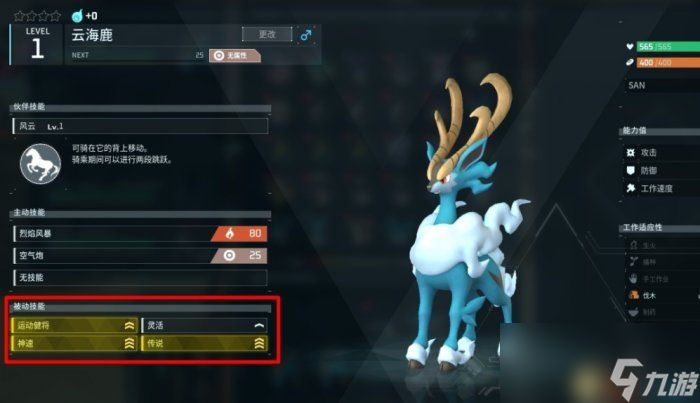Click the 更改 rename button
Image resolution: width=700 pixels, height=403 pixels.
point(267,34)
